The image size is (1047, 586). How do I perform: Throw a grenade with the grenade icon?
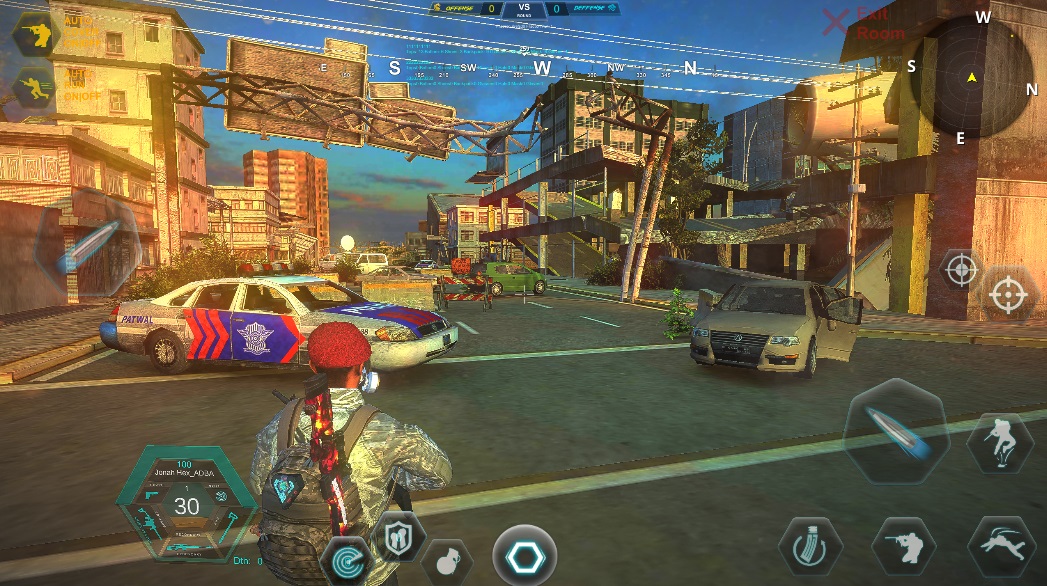coord(446,560)
